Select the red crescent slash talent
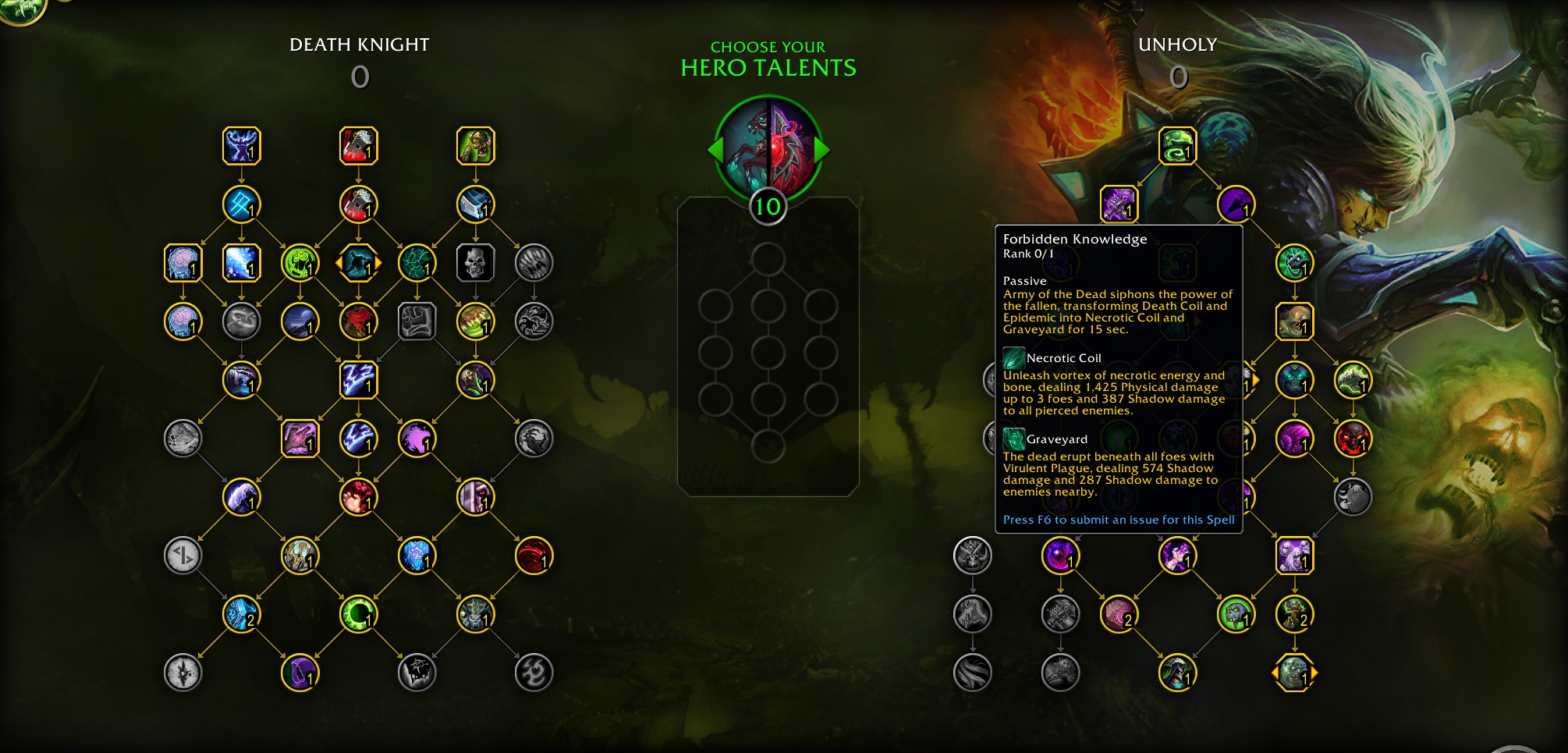This screenshot has width=1568, height=753. [x=534, y=556]
